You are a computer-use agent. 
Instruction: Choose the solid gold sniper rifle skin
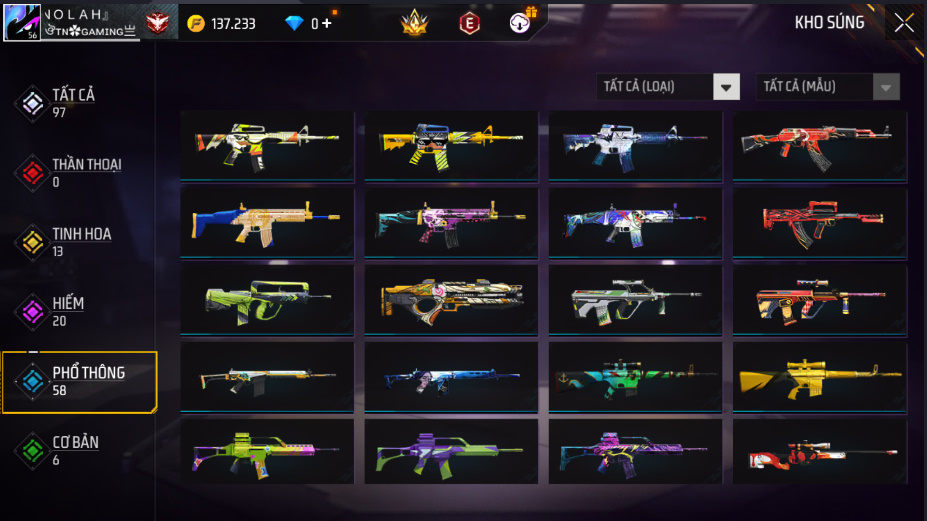pyautogui.click(x=819, y=377)
